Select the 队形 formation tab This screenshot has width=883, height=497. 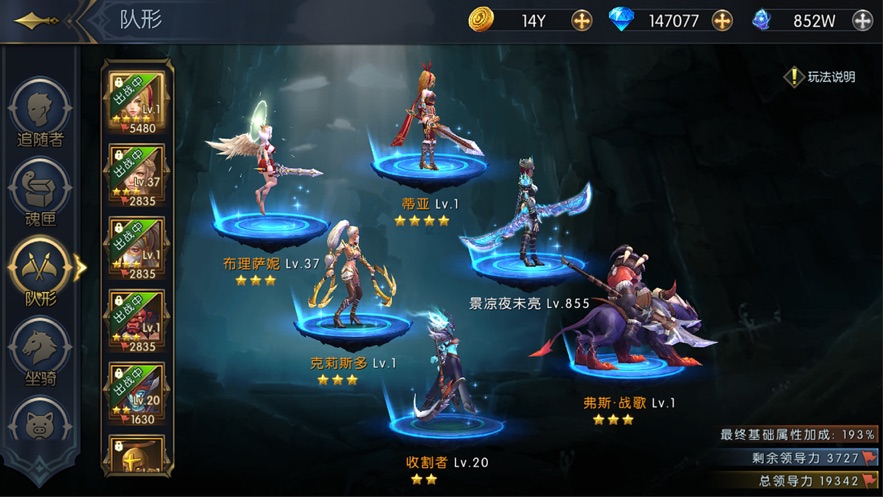(40, 270)
